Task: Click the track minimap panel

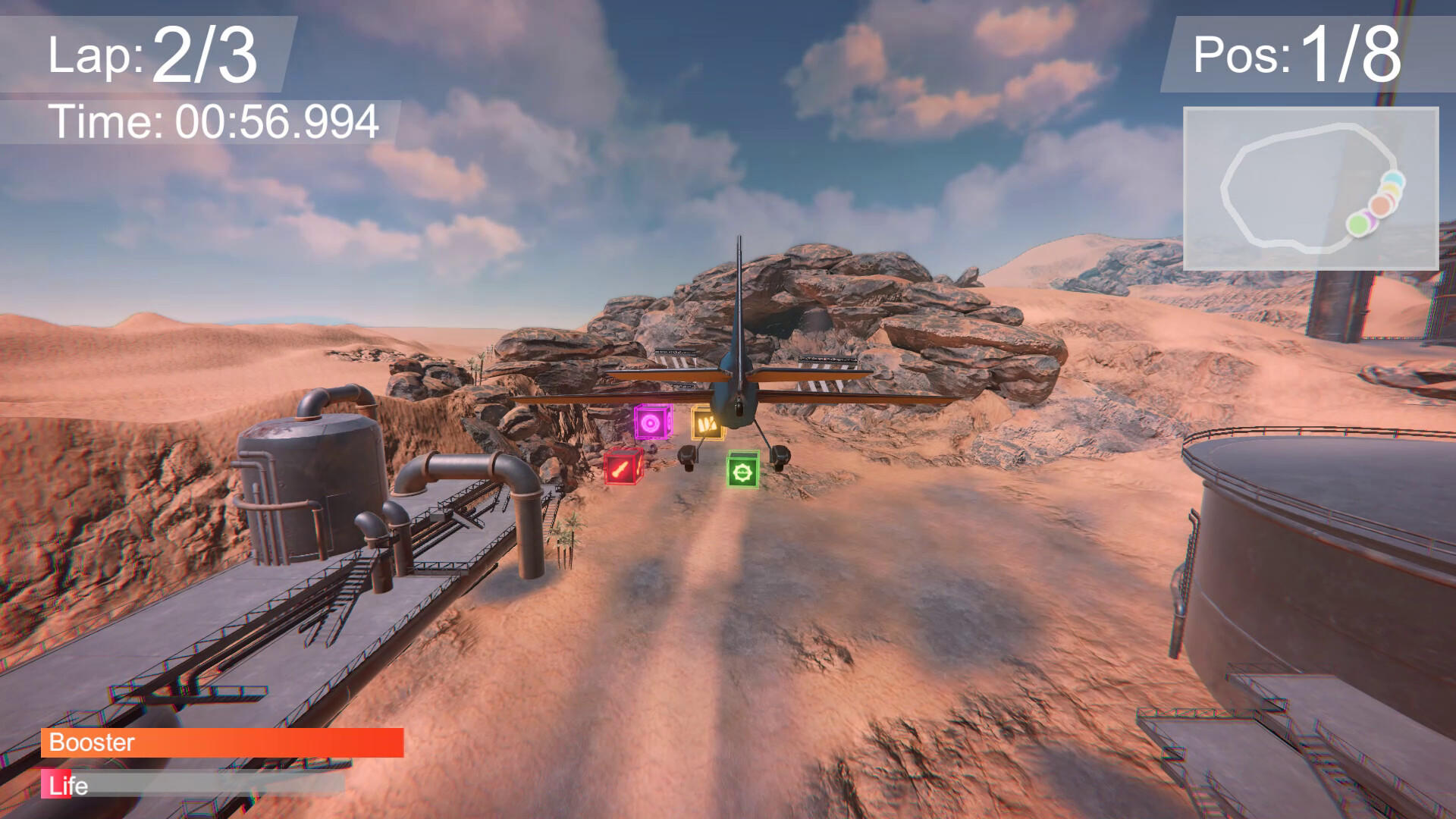Action: [x=1310, y=189]
